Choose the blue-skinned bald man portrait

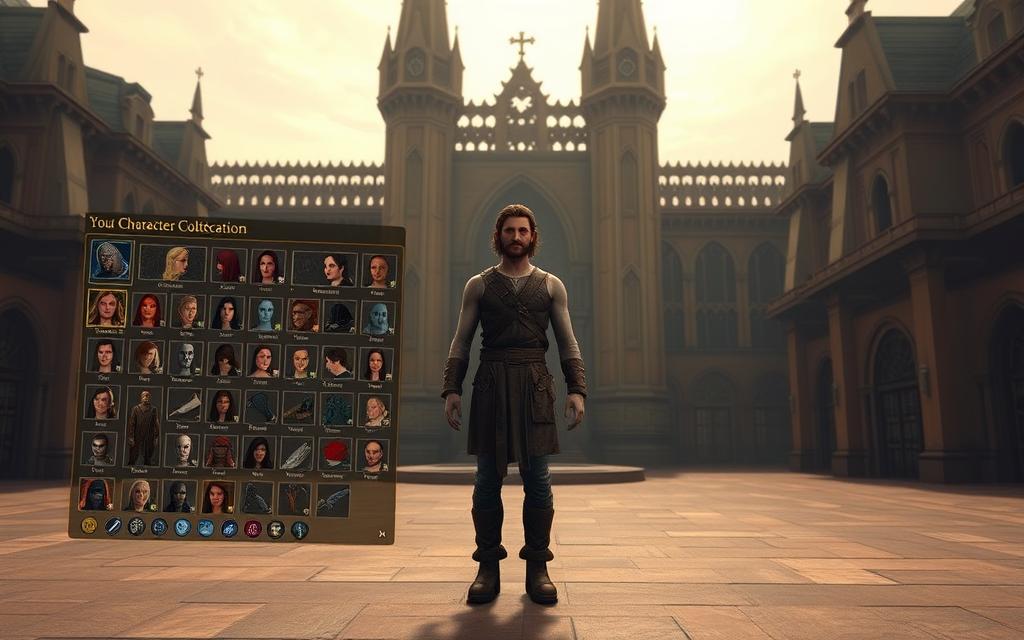pos(376,317)
